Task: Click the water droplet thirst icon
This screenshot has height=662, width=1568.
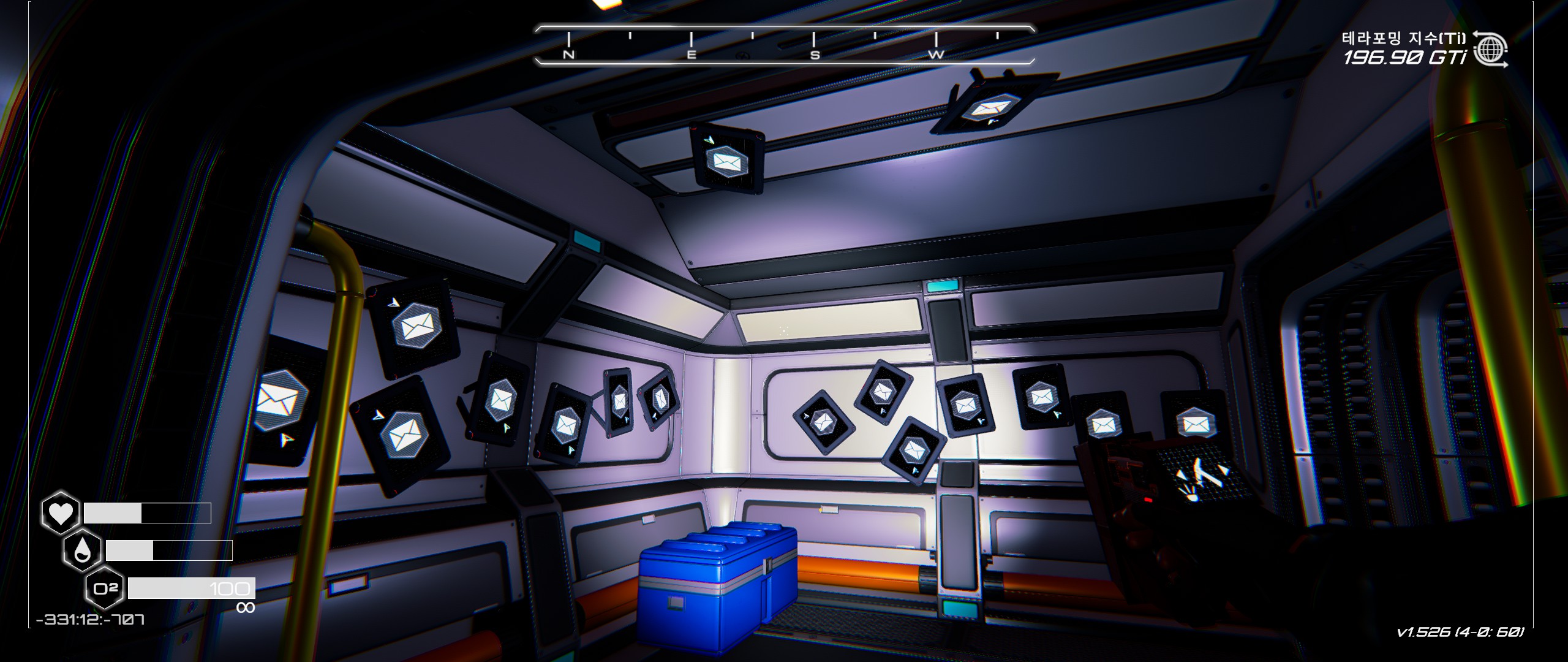Action: tap(83, 550)
